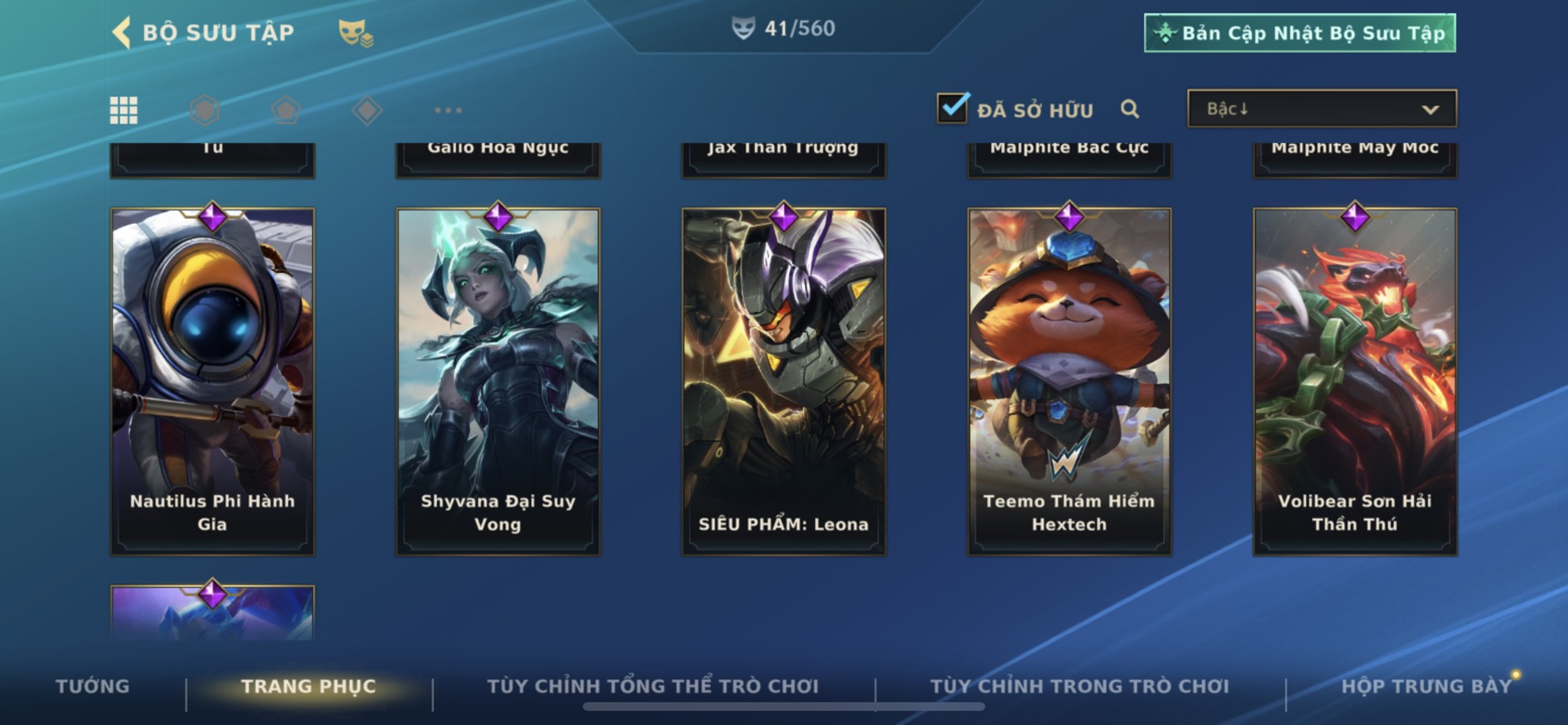Select the Nautilus Phi Hành Gia skin

(212, 380)
